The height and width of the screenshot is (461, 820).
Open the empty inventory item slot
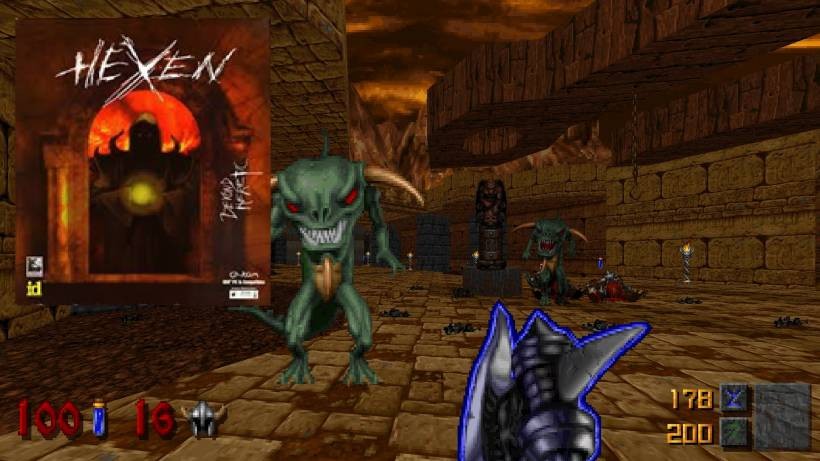[782, 414]
